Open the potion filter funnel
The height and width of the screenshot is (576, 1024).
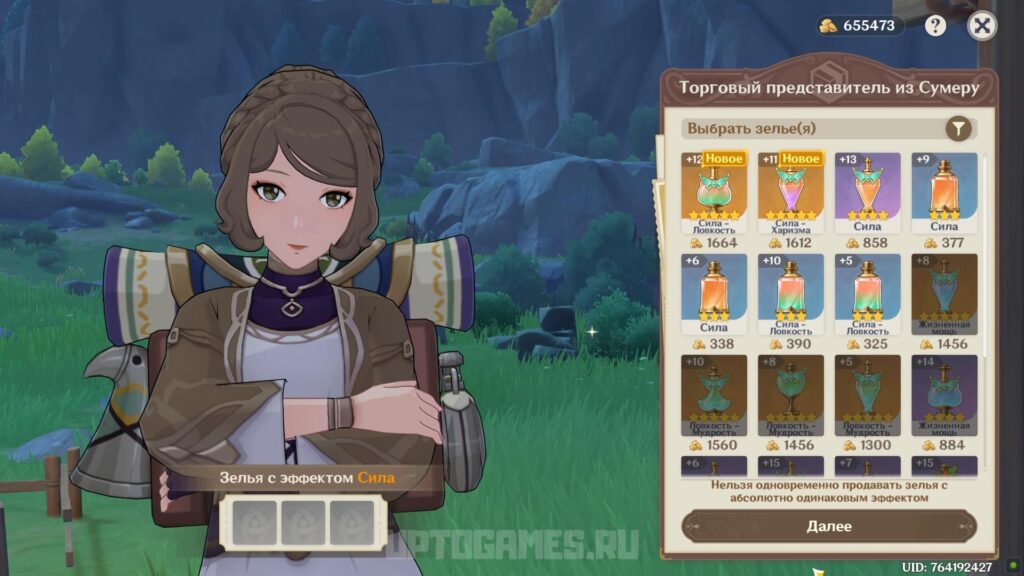[958, 128]
